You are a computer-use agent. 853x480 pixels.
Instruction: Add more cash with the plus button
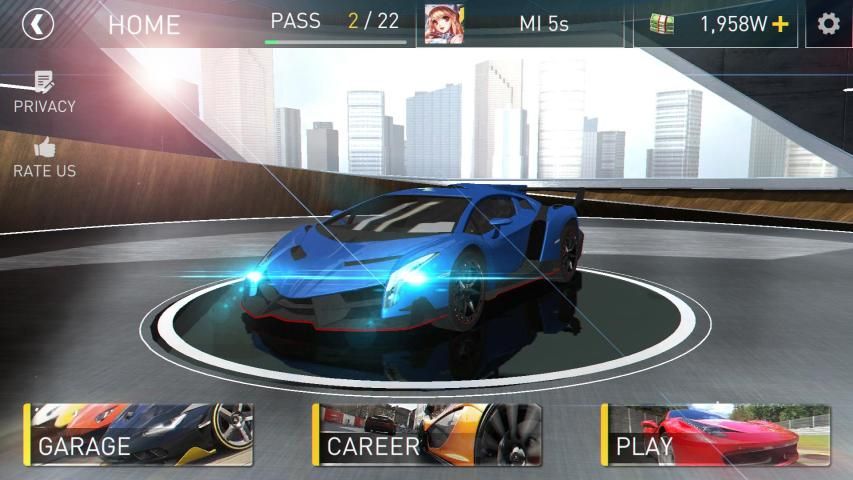click(781, 25)
